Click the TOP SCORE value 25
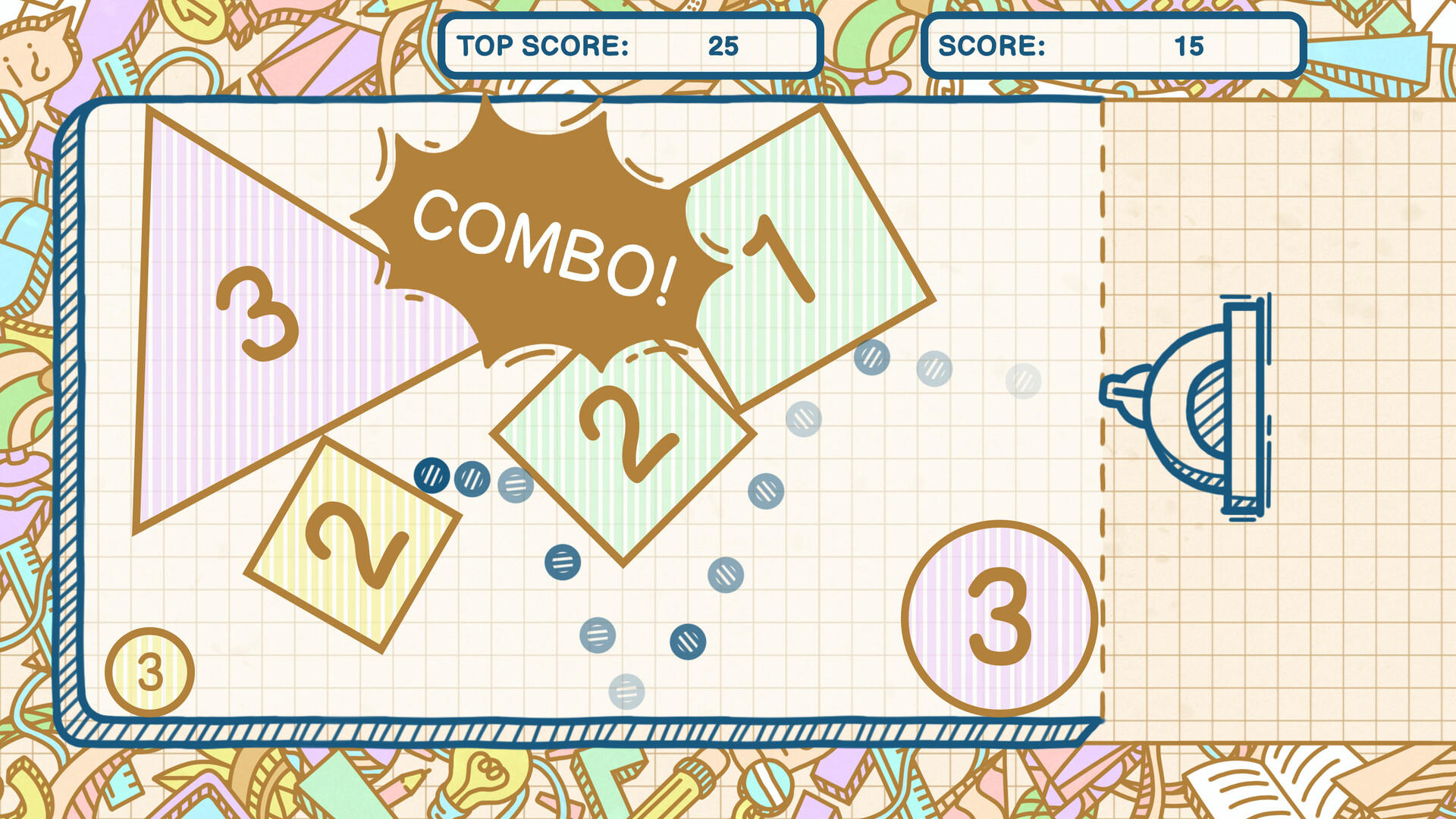The image size is (1456, 819). (x=723, y=45)
